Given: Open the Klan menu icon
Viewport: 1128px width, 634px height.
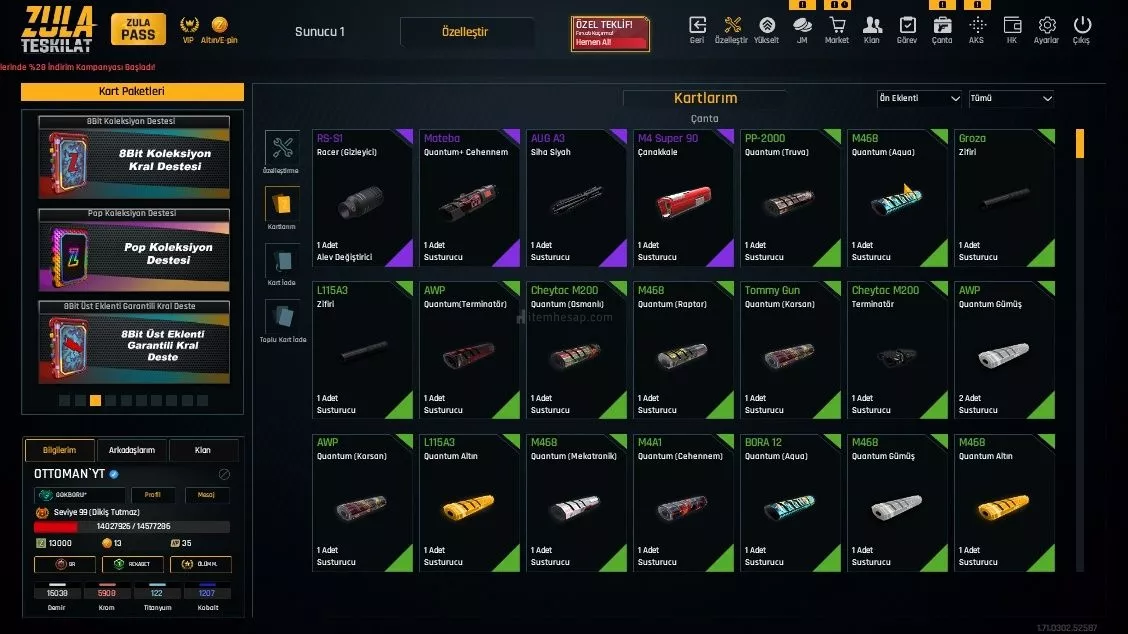Looking at the screenshot, I should click(872, 29).
